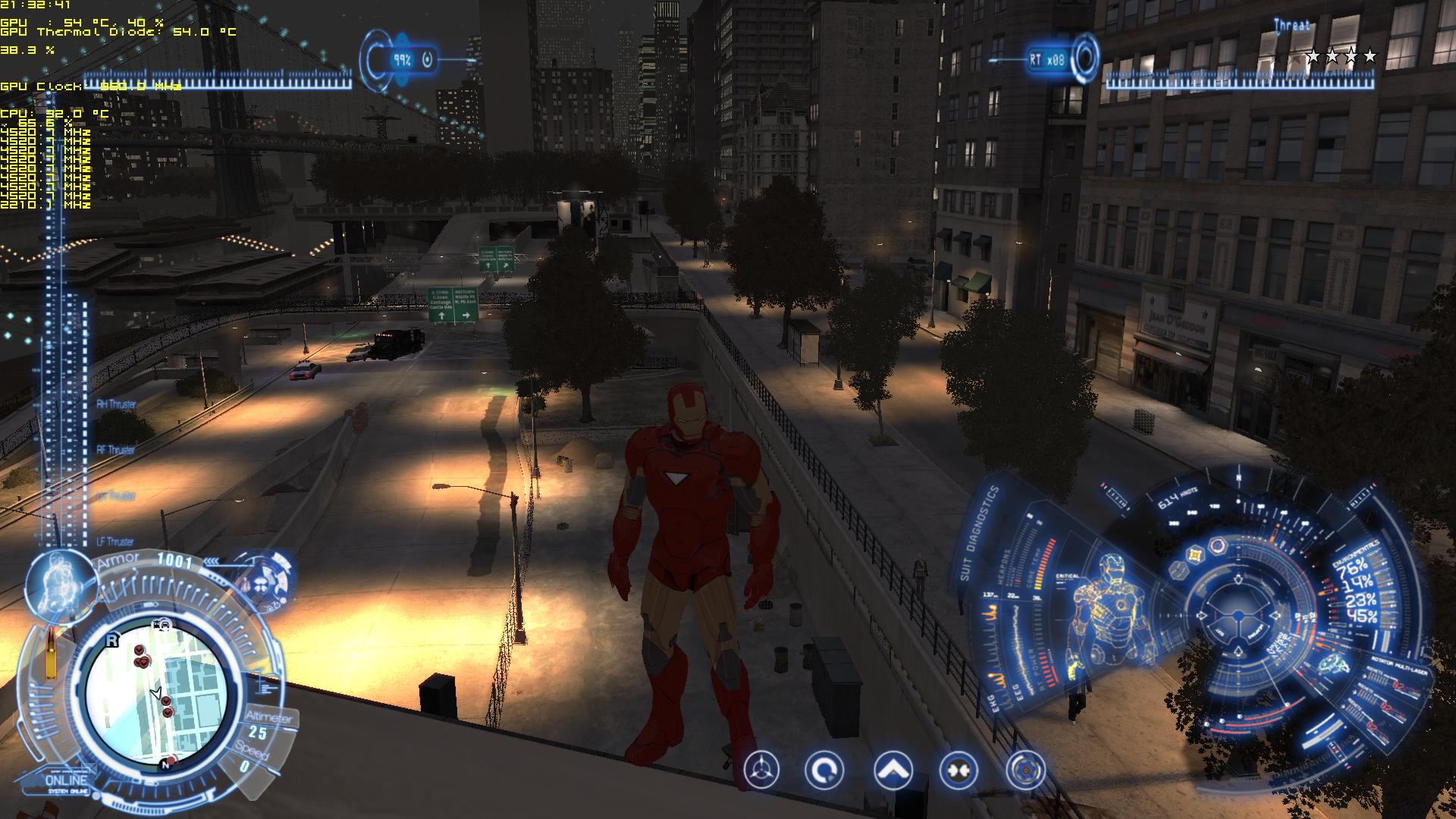Activate the white circular ring ability icon
The image size is (1456, 819).
[x=824, y=771]
